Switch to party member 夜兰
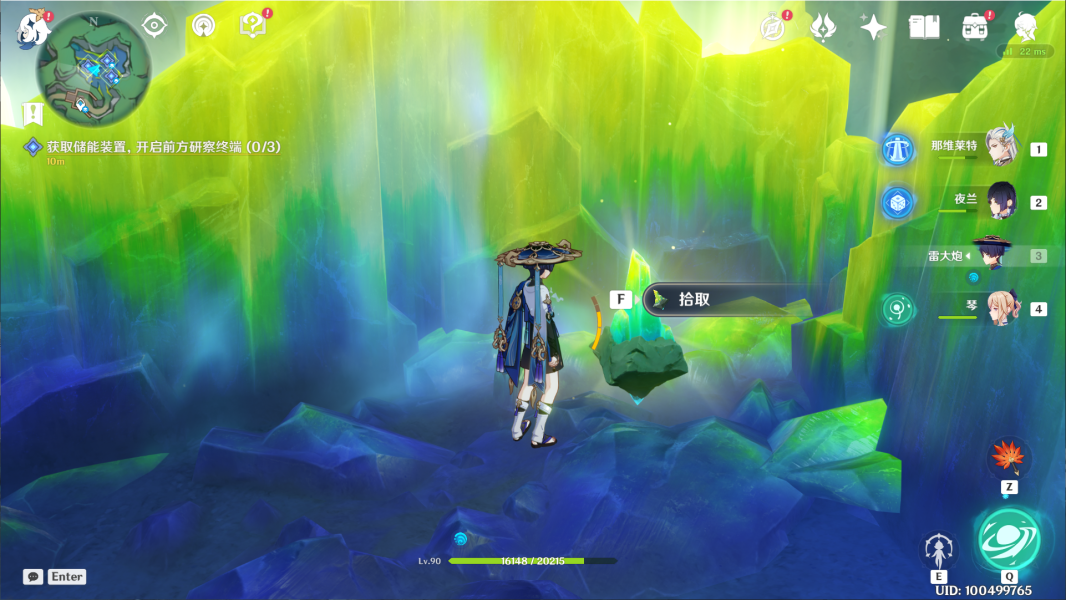The height and width of the screenshot is (600, 1066). [1000, 202]
